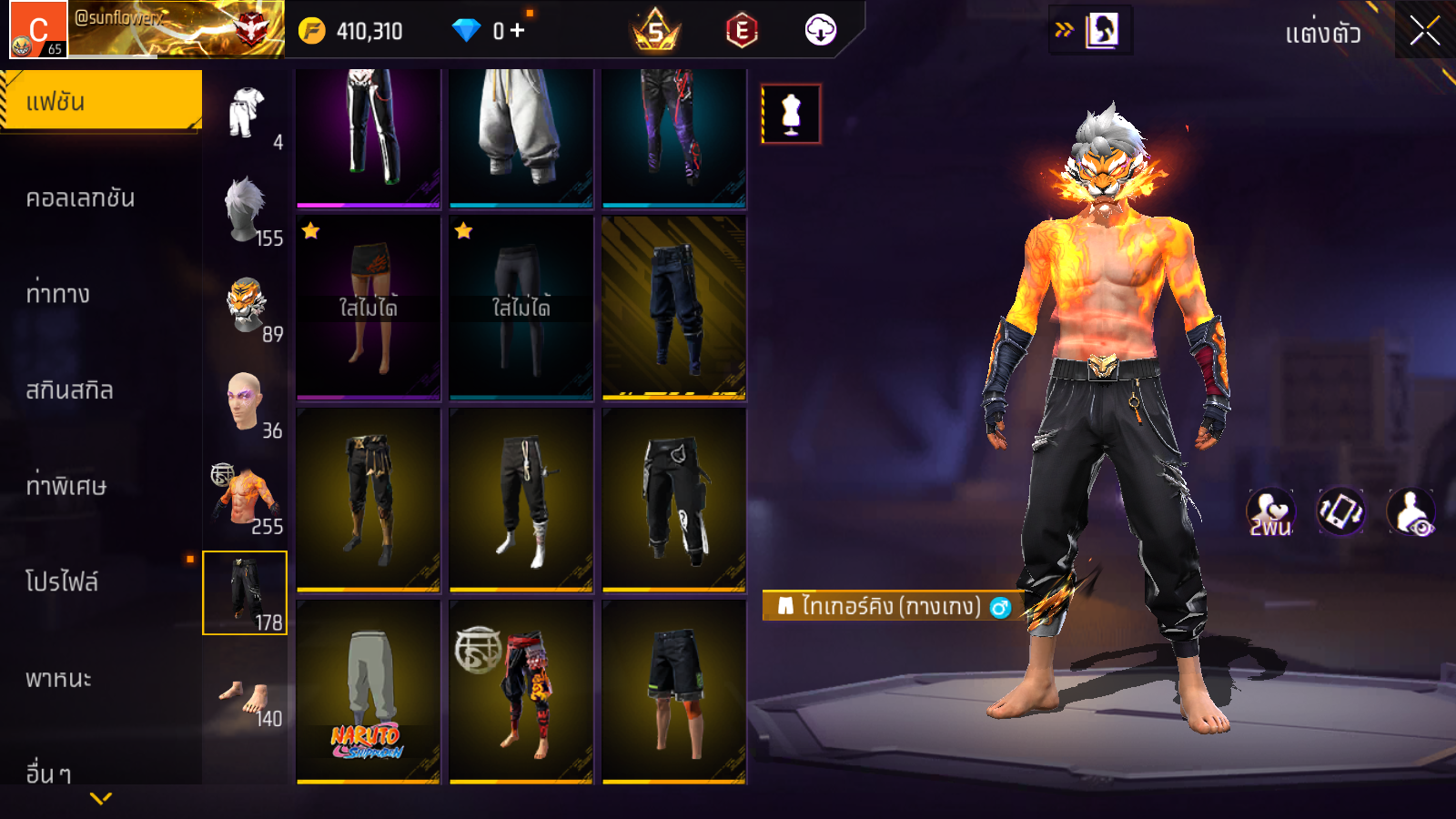The image size is (1456, 819).
Task: Switch to the คอลเลกชัน collection tab
Action: tap(81, 198)
